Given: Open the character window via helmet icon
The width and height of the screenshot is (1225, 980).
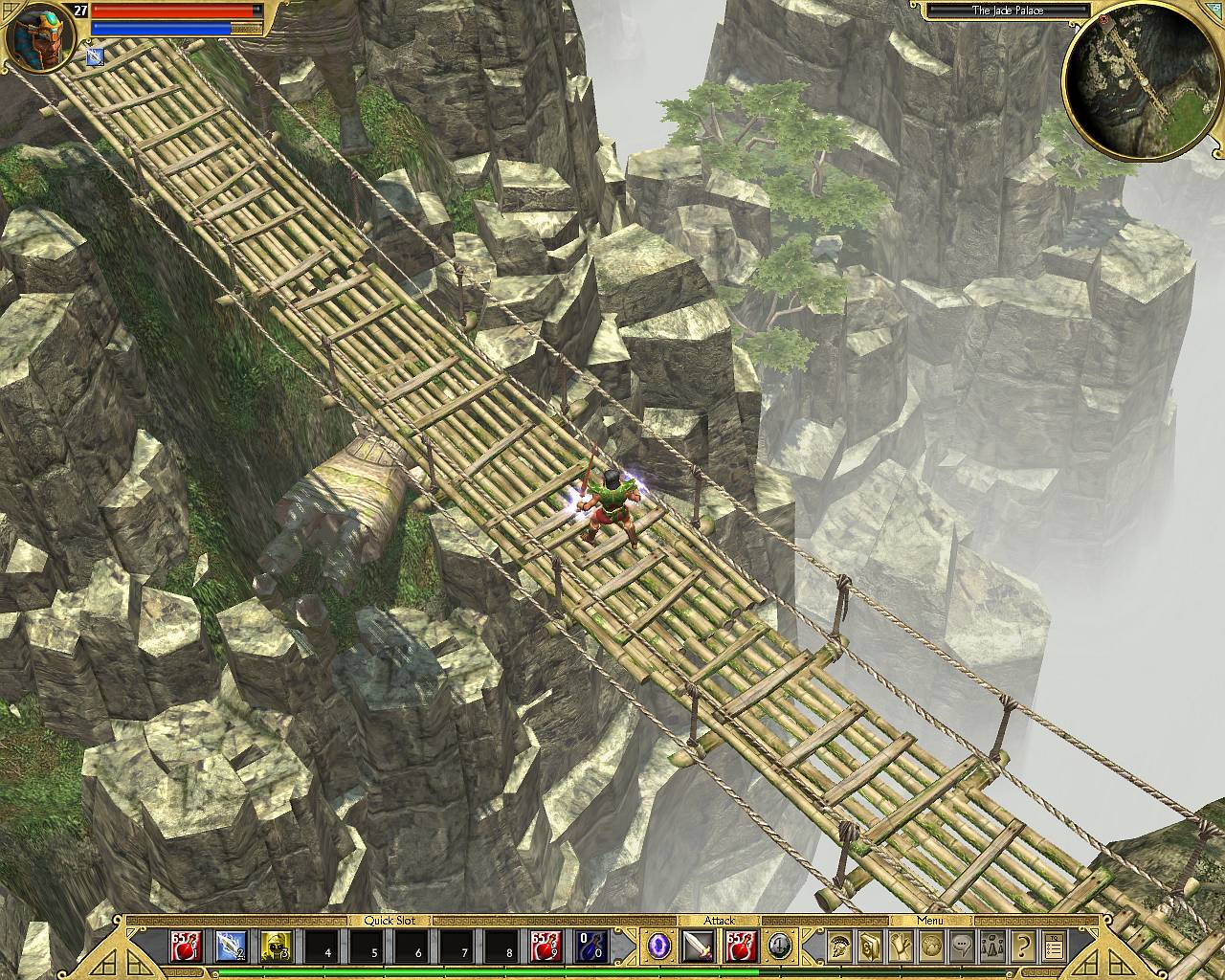Looking at the screenshot, I should [x=840, y=946].
